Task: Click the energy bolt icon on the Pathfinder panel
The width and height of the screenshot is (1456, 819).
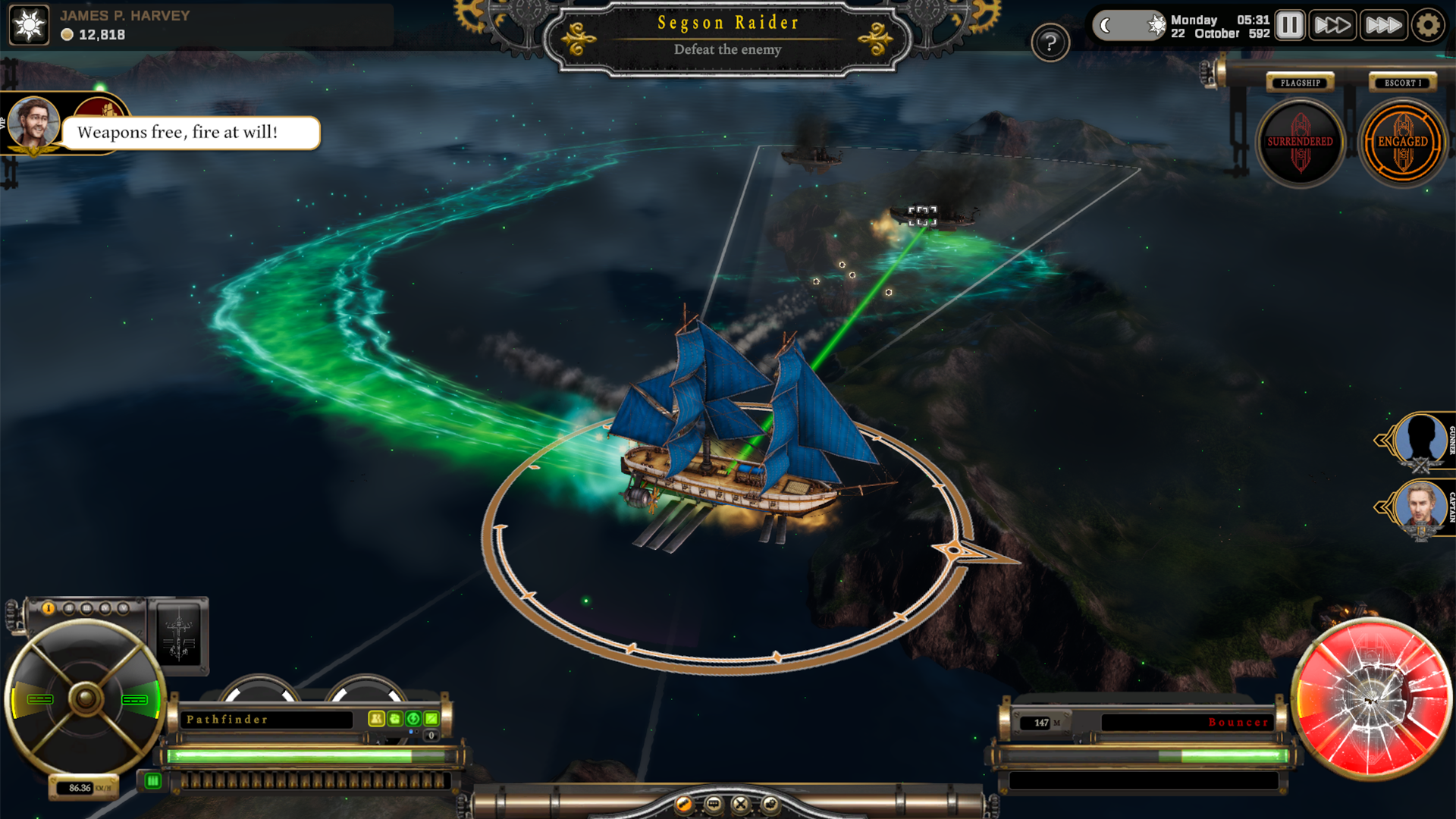Action: (413, 719)
